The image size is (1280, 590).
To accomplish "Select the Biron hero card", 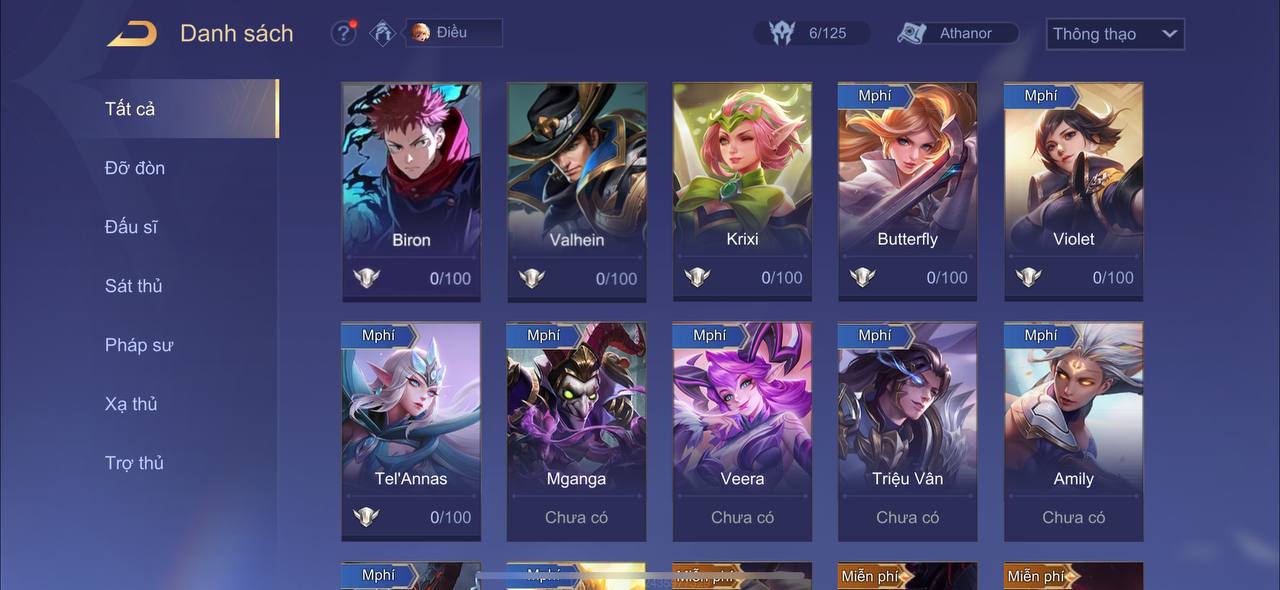I will [x=411, y=190].
